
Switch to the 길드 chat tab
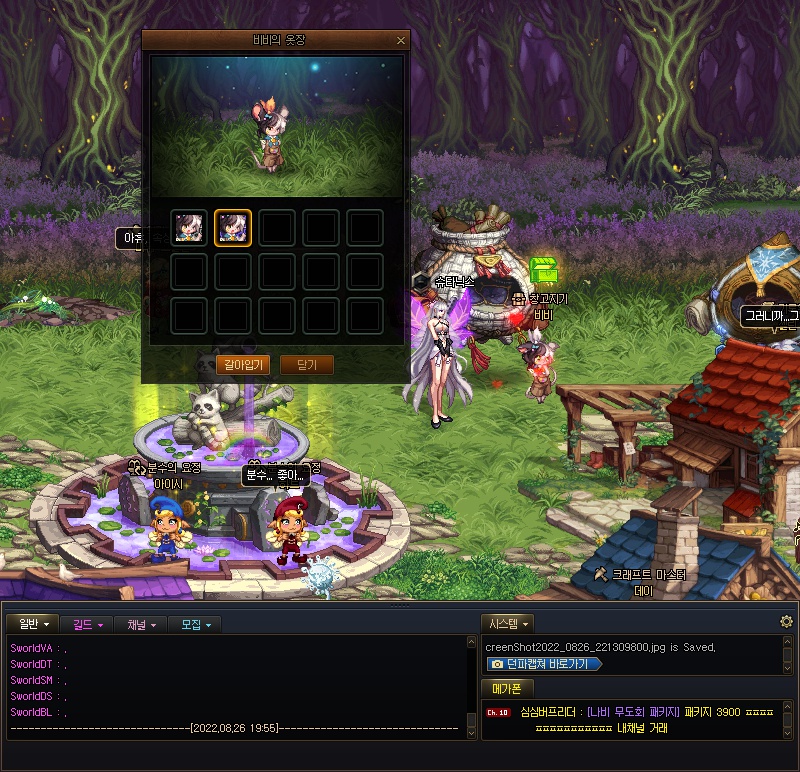[89, 625]
